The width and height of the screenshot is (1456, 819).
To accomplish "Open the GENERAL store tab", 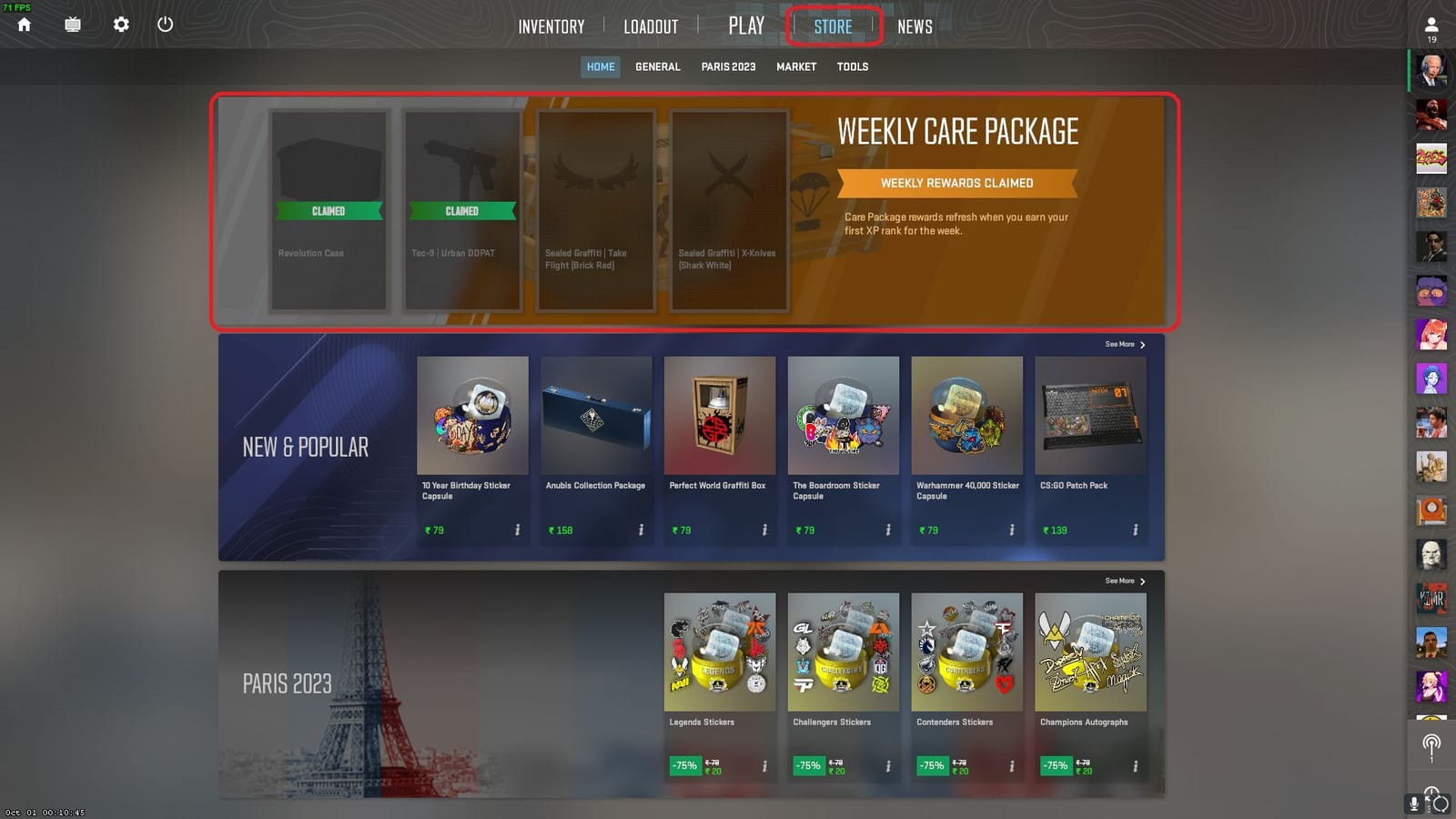I will (657, 66).
